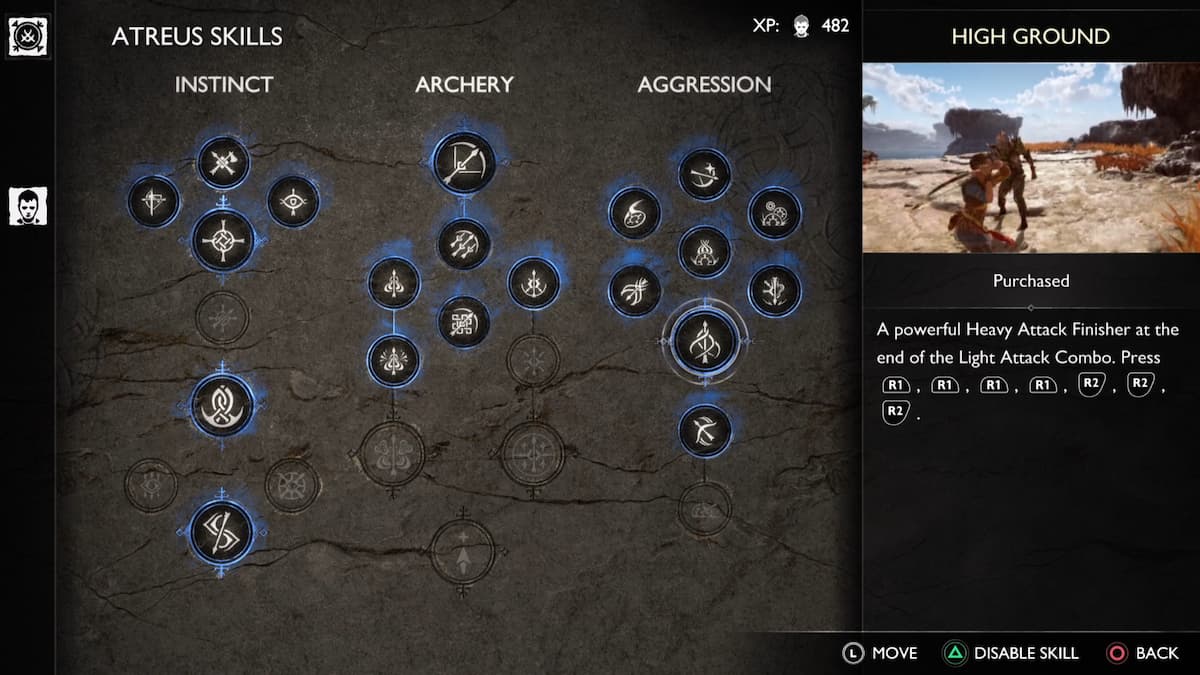Select the large bow and arrow Archery skill
Image resolution: width=1200 pixels, height=675 pixels.
coord(464,162)
